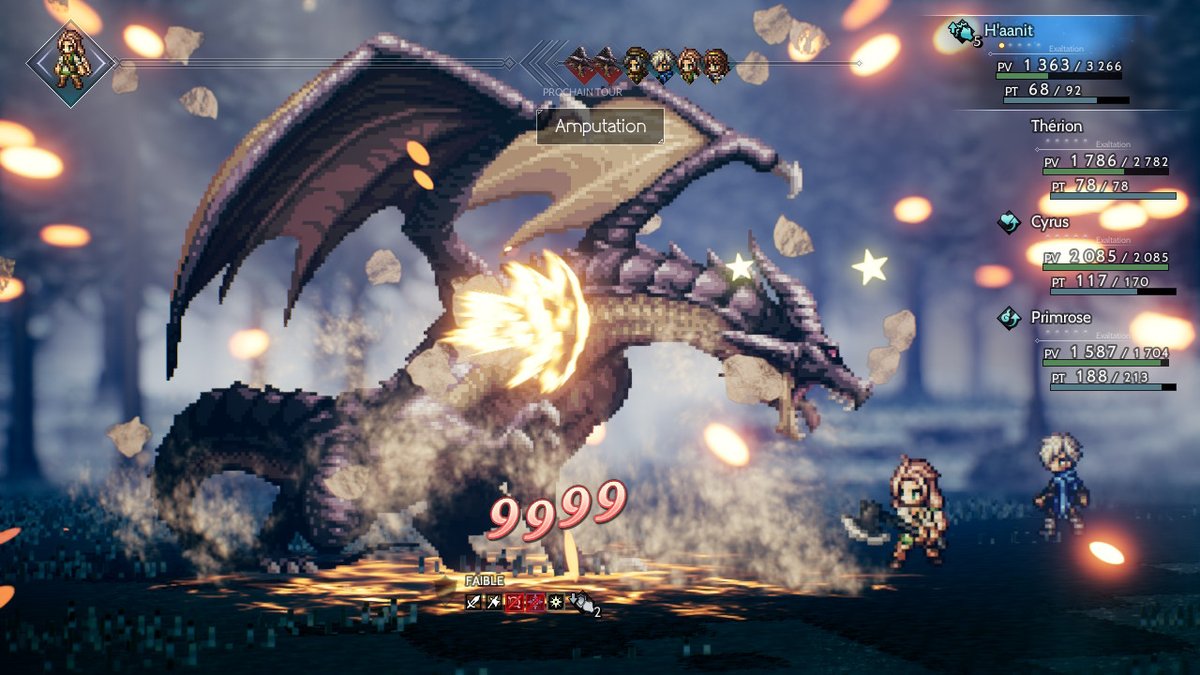Select H'aanit's active turn portrait
This screenshot has height=675, width=1200.
click(x=71, y=64)
